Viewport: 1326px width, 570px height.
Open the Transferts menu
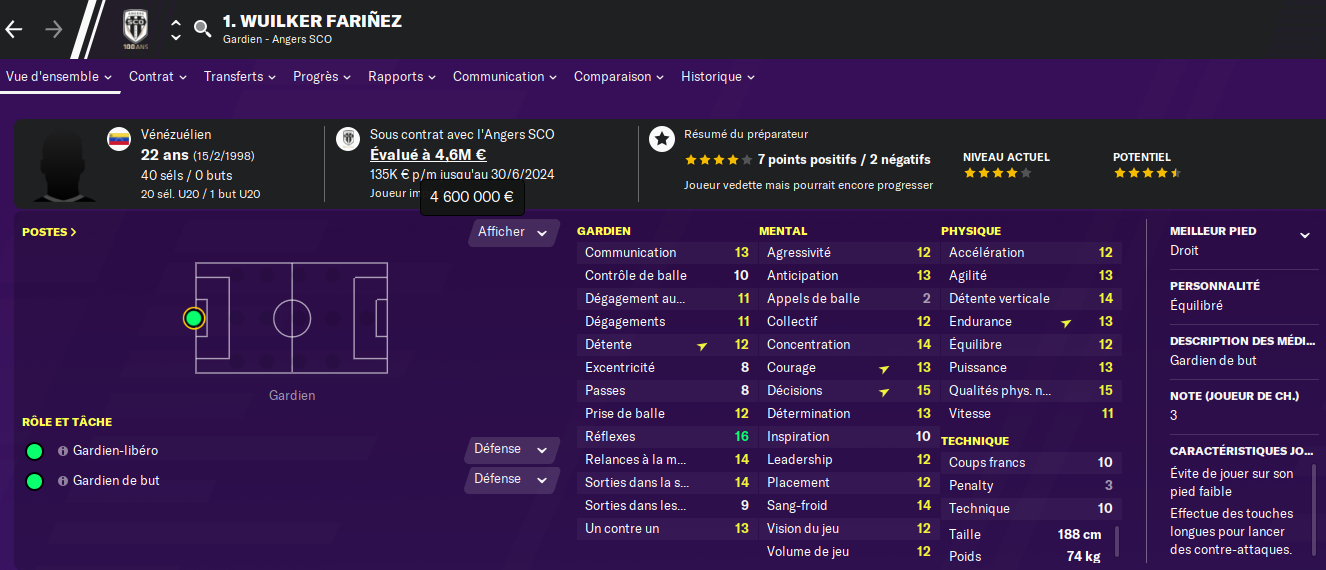(x=240, y=77)
